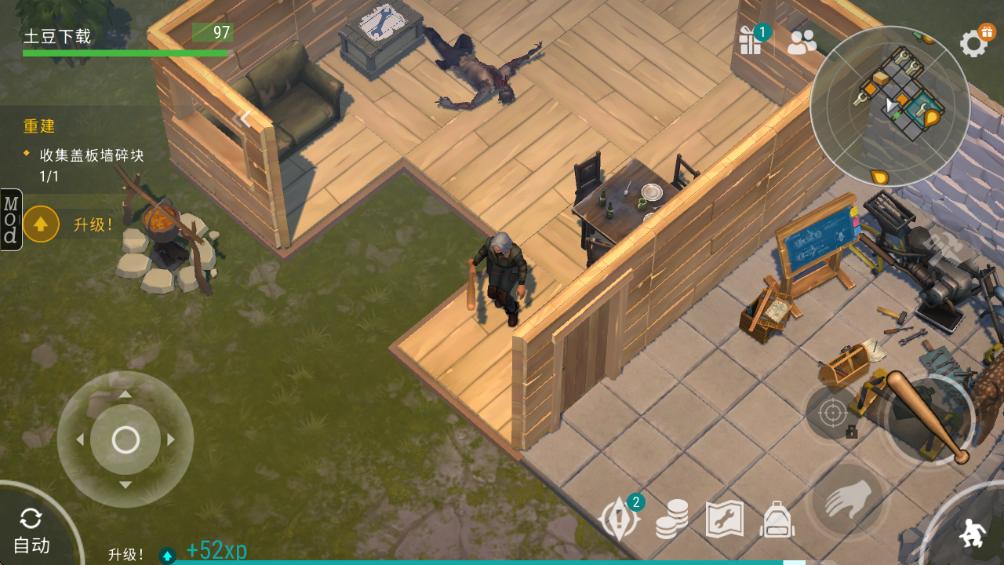The height and width of the screenshot is (565, 1004).
Task: Open the 重建 quest tracker
Action: [x=40, y=126]
